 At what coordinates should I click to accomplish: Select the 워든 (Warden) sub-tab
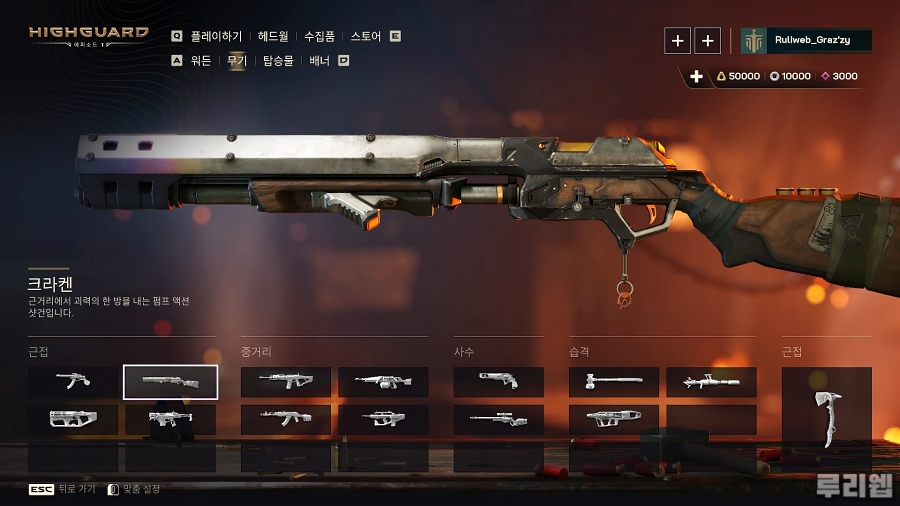(x=201, y=61)
